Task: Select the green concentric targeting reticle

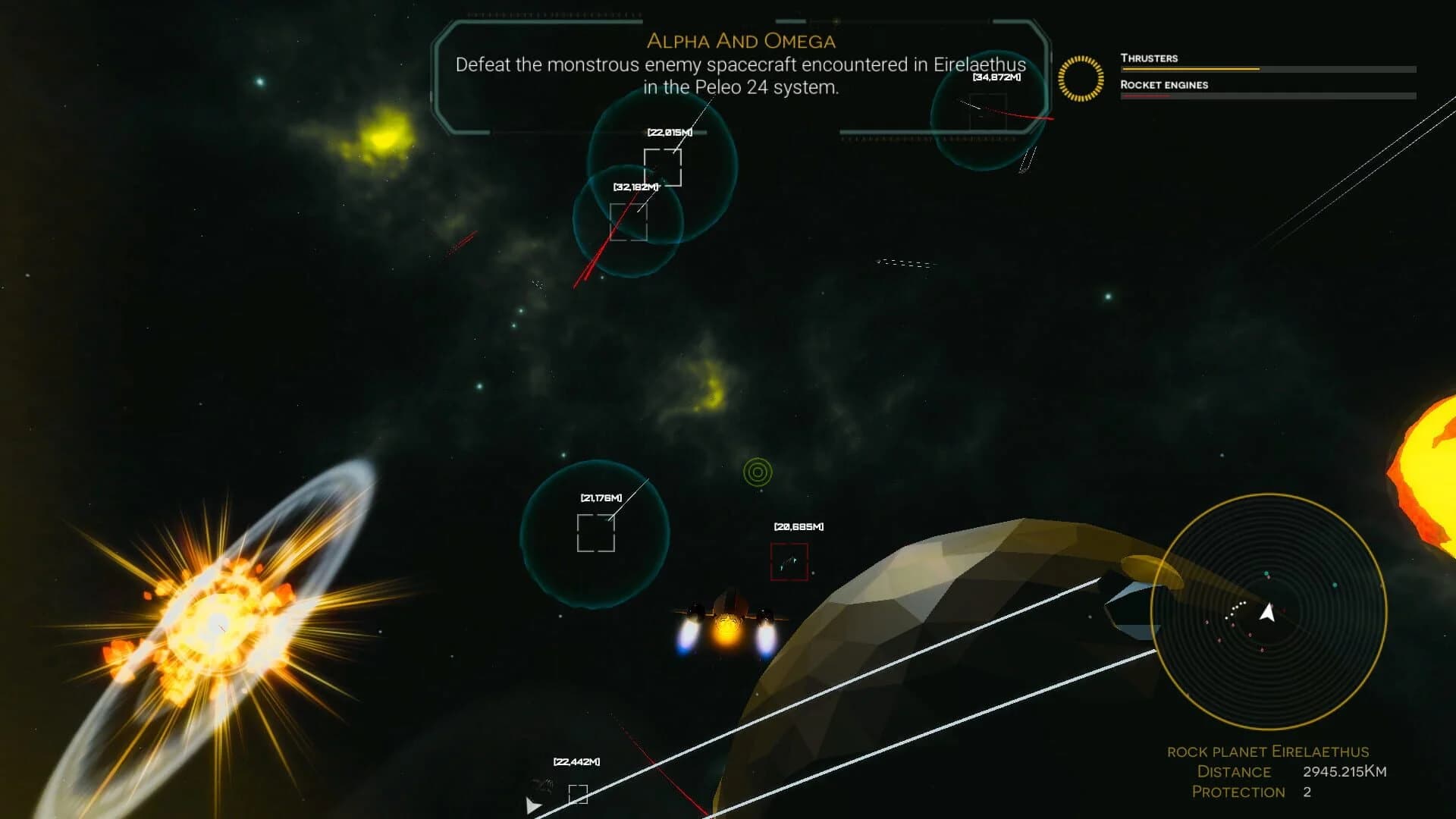Action: [758, 472]
